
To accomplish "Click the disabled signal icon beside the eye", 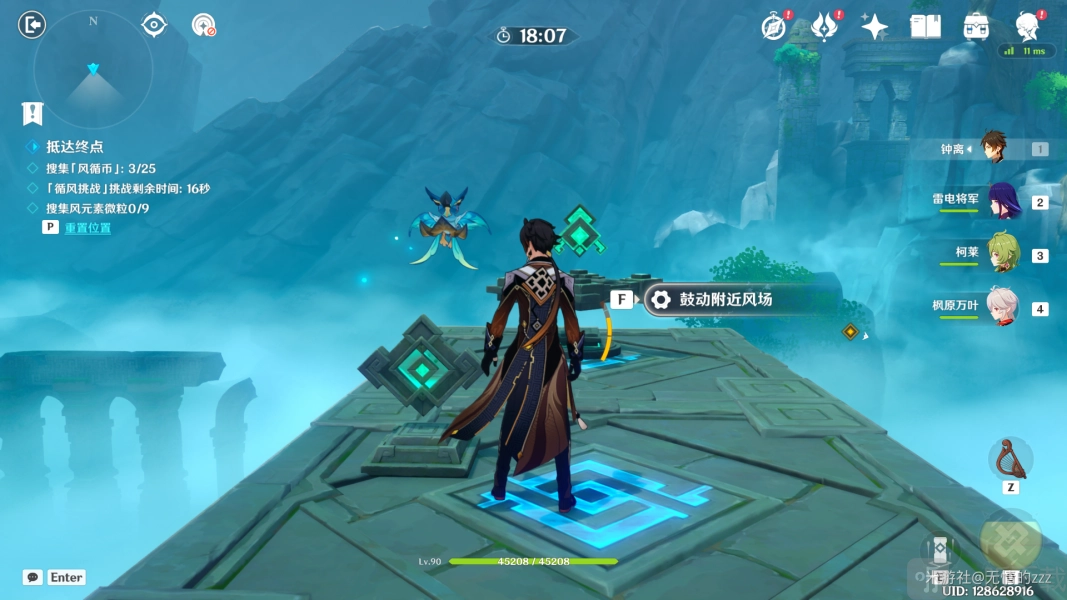I will coord(204,25).
